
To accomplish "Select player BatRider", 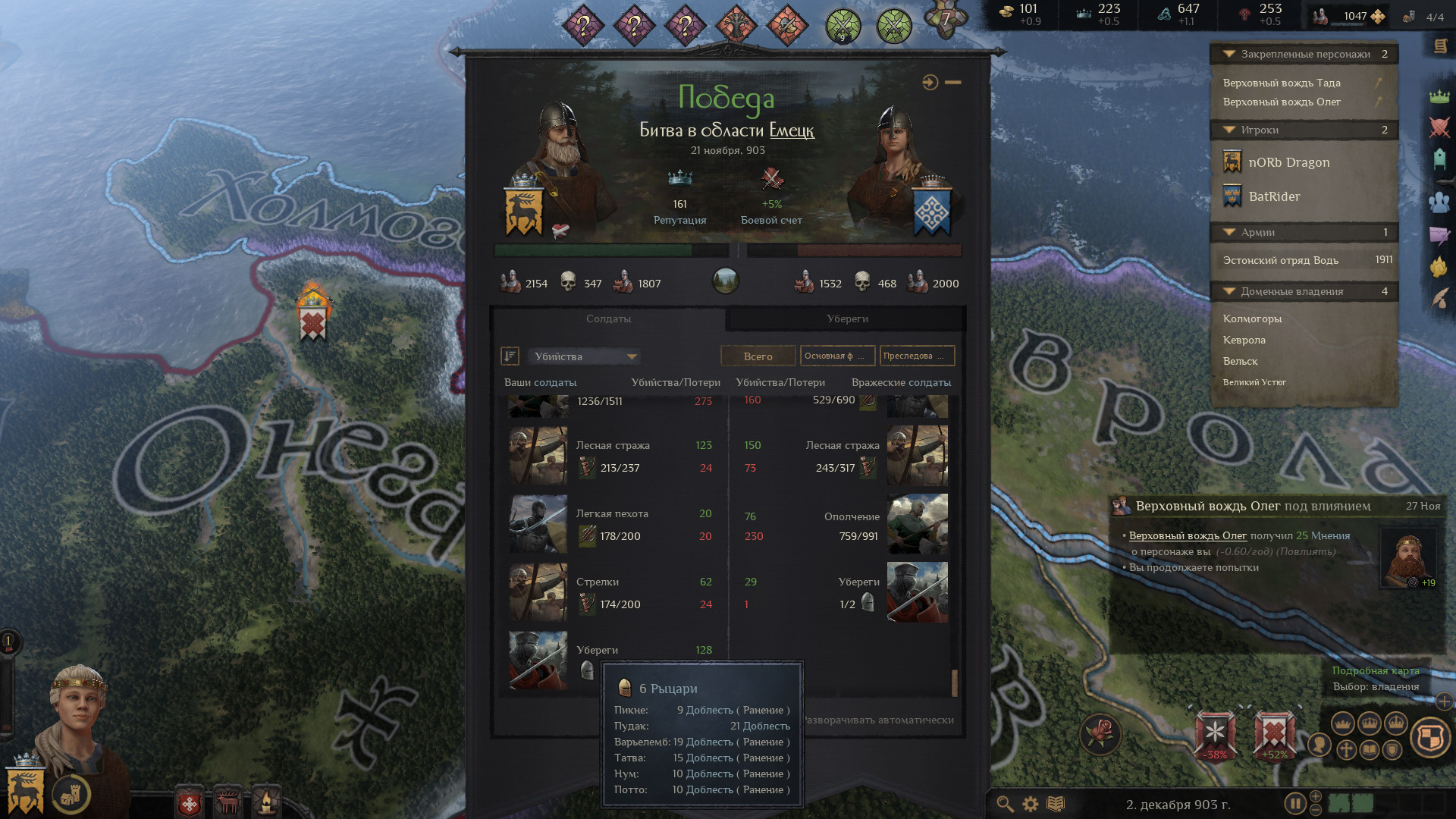I will pos(1273,196).
